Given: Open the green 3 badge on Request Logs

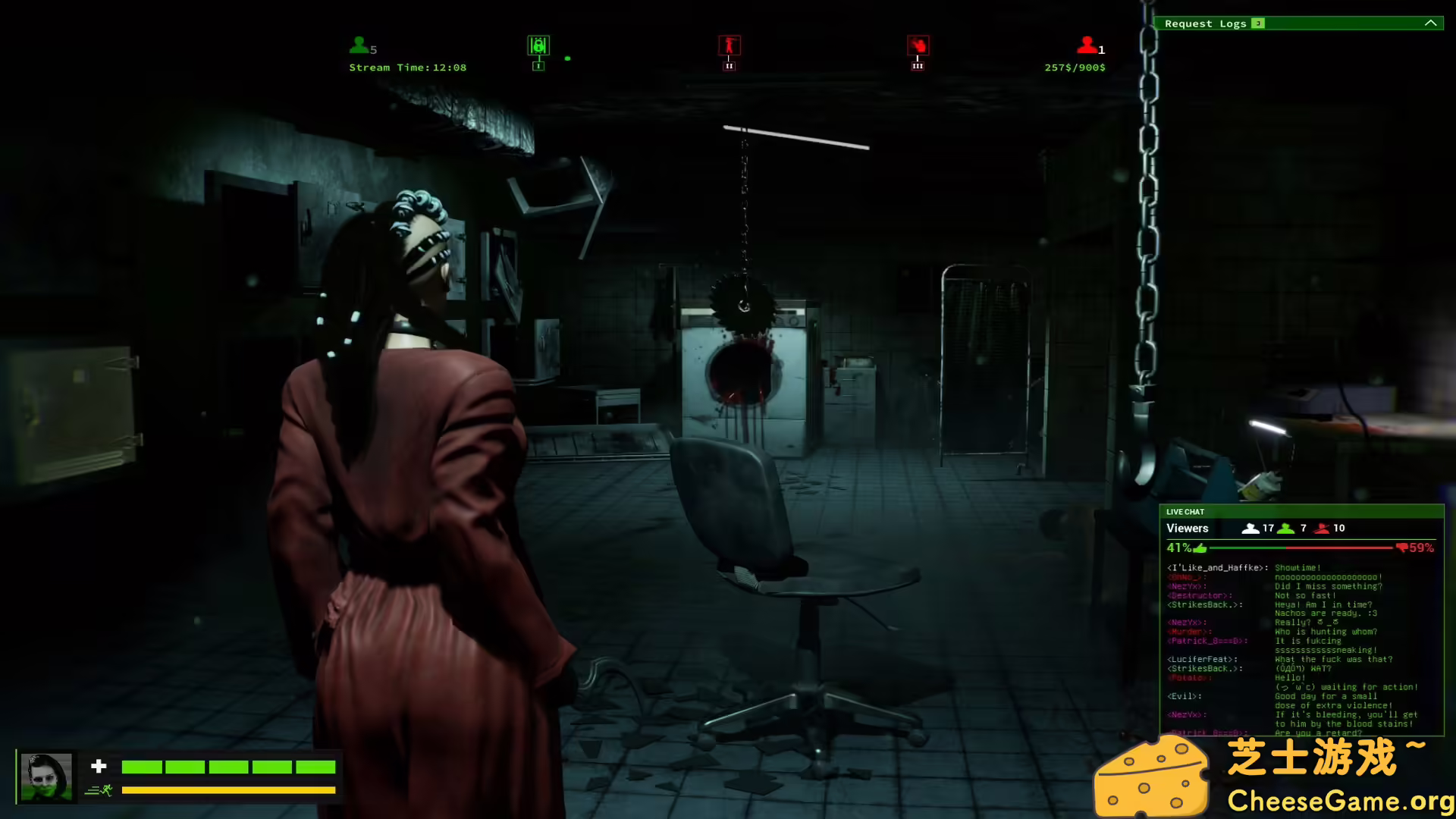Looking at the screenshot, I should coord(1257,24).
